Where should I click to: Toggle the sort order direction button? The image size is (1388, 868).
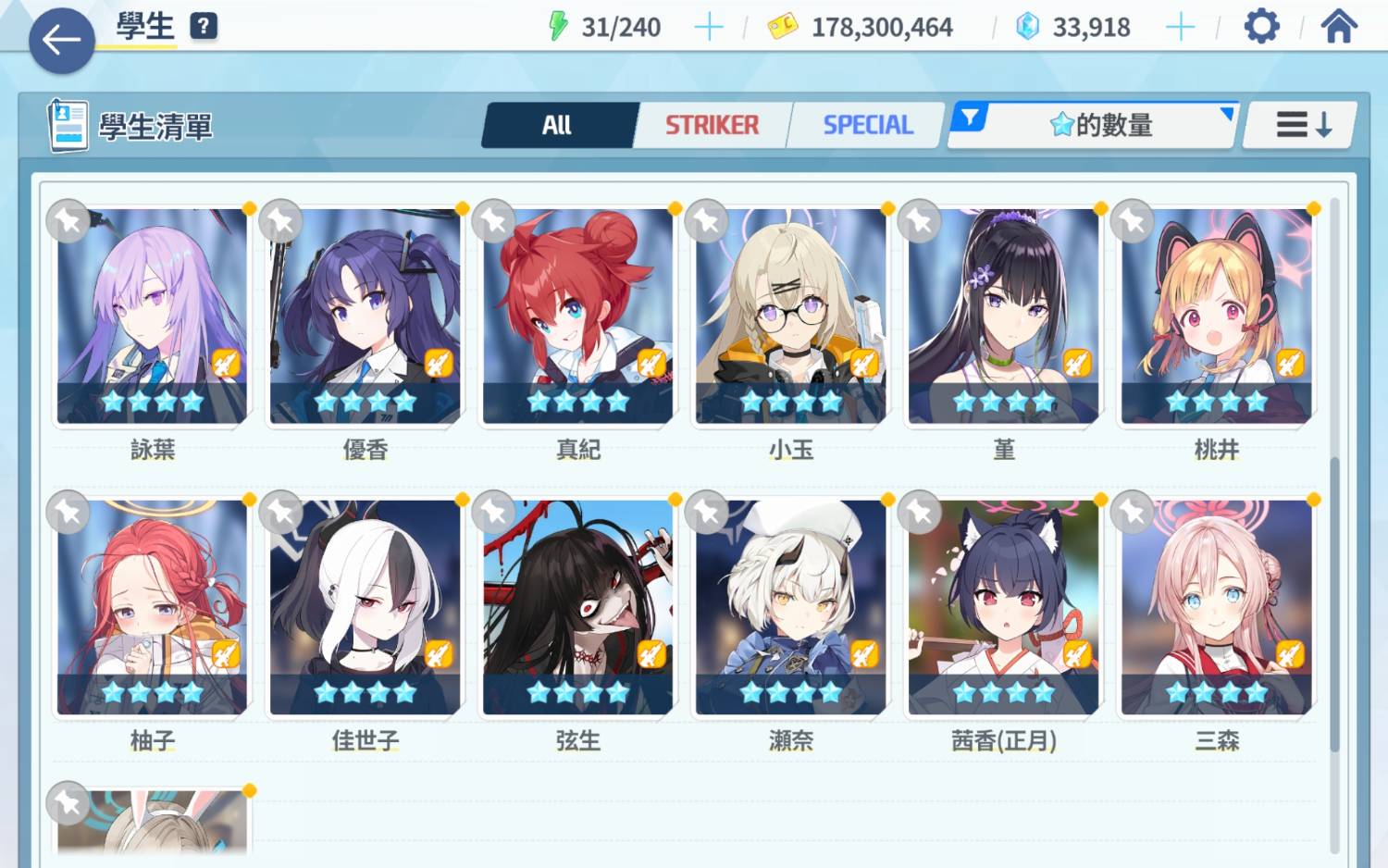tap(1303, 125)
